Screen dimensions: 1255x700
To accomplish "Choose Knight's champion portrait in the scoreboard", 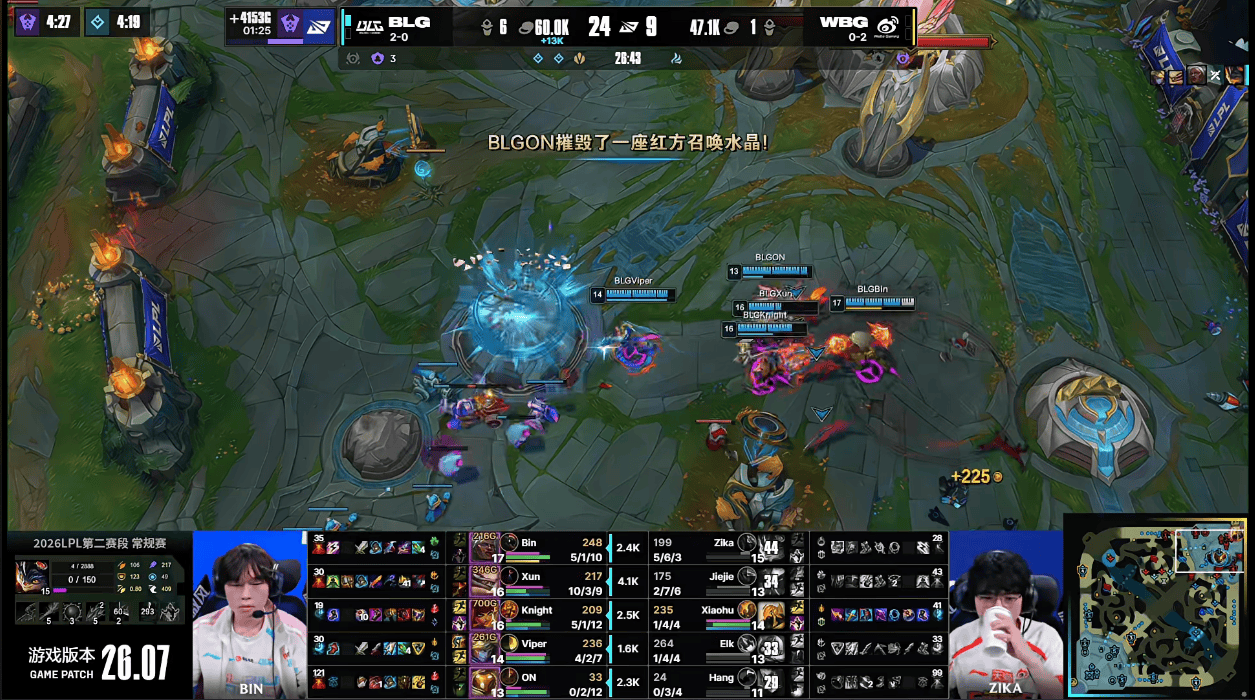I will coord(484,613).
